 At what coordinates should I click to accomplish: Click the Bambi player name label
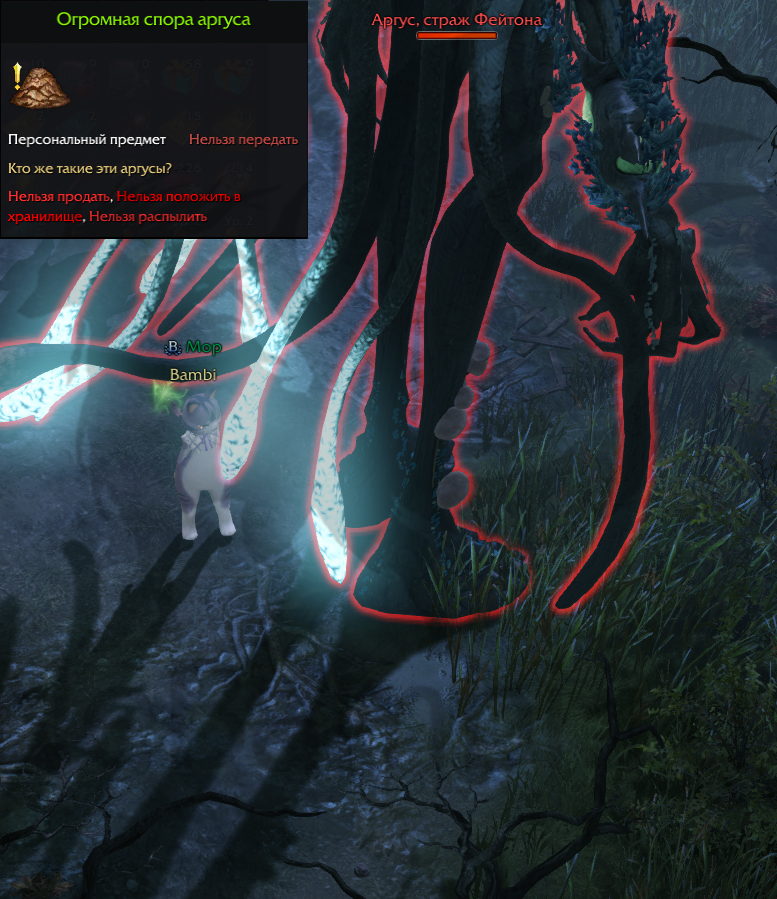coord(192,375)
